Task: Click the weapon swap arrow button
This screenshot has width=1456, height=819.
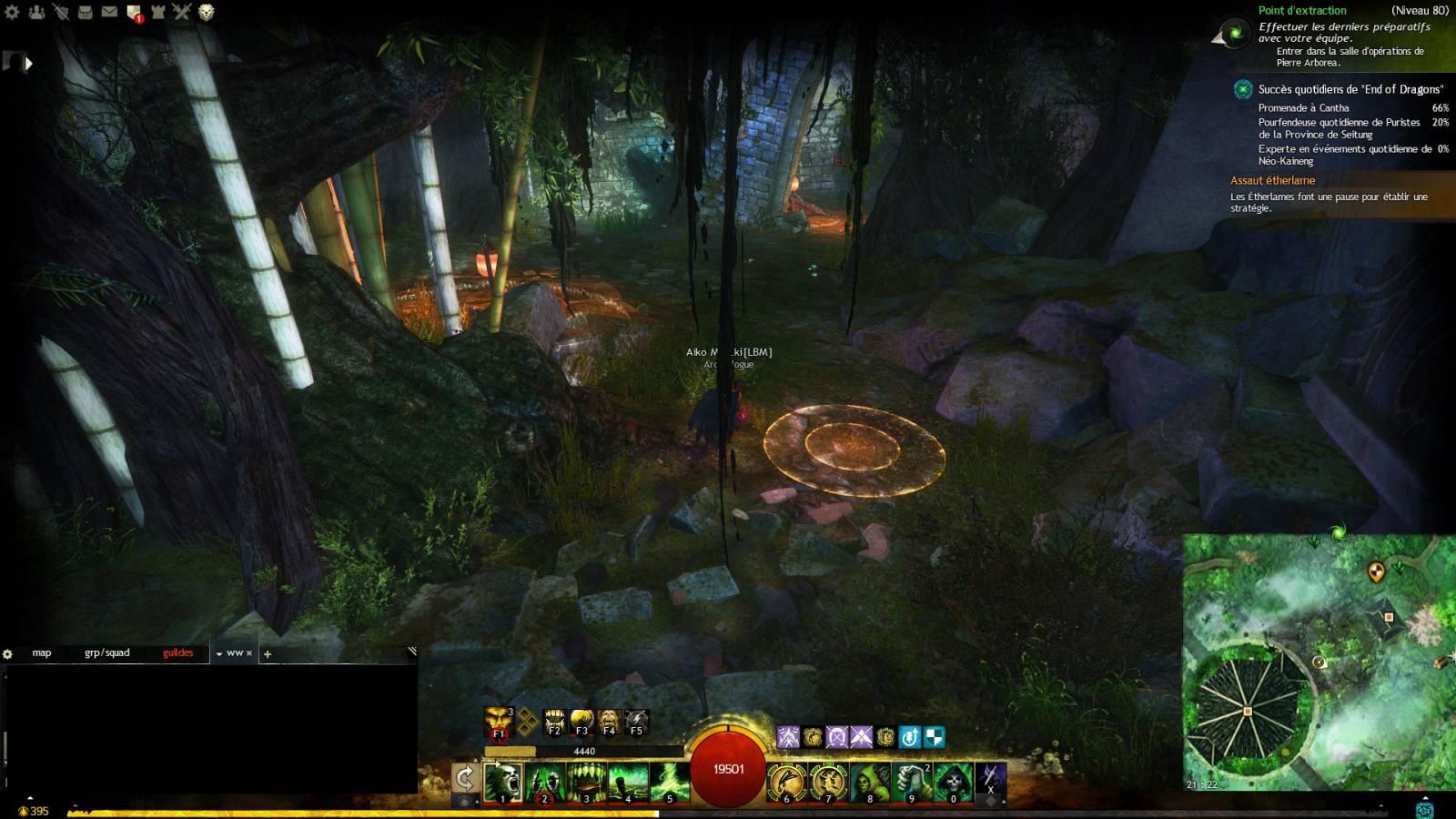Action: (x=465, y=778)
